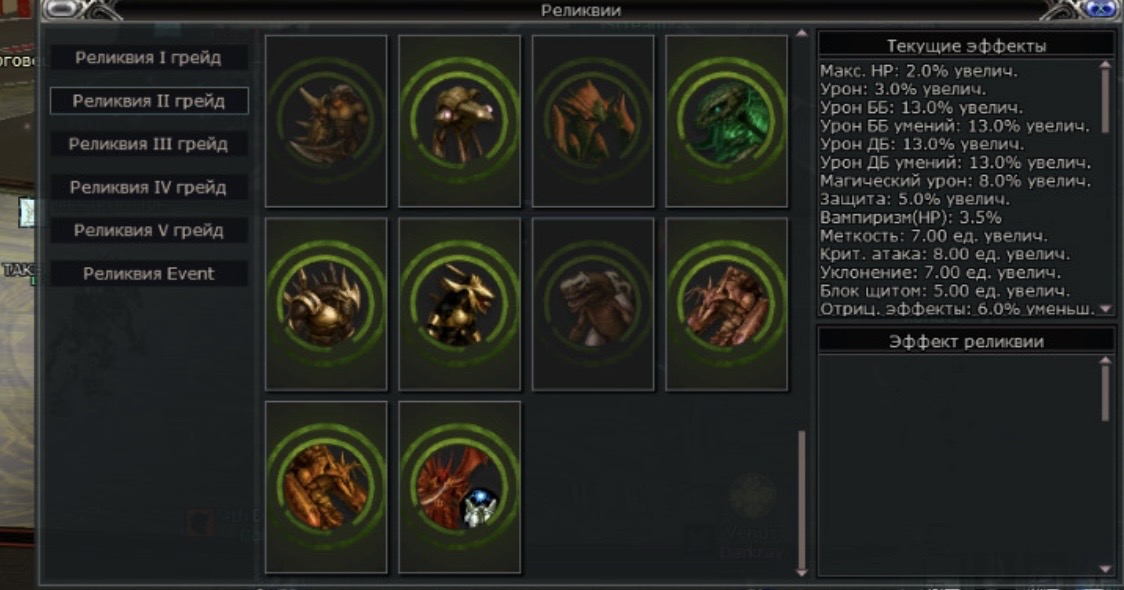Select the golden walker relic with pink eyes
Image resolution: width=1124 pixels, height=590 pixels.
click(x=459, y=121)
